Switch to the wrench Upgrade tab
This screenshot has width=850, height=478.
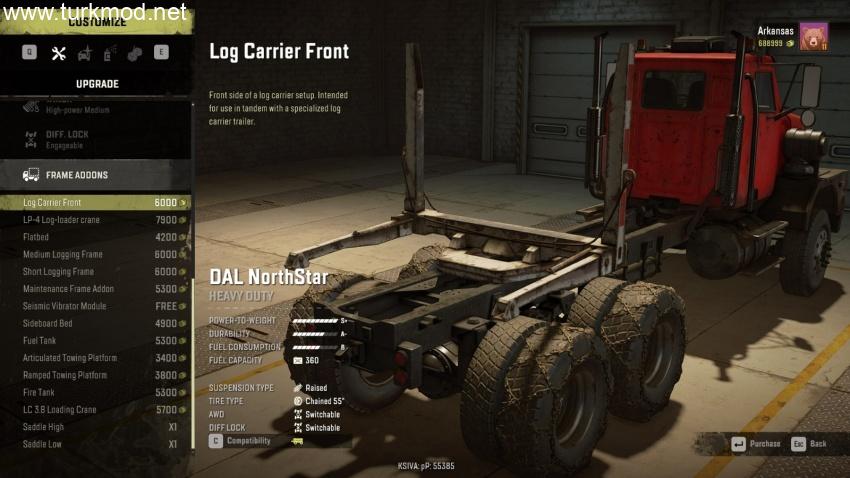click(58, 53)
